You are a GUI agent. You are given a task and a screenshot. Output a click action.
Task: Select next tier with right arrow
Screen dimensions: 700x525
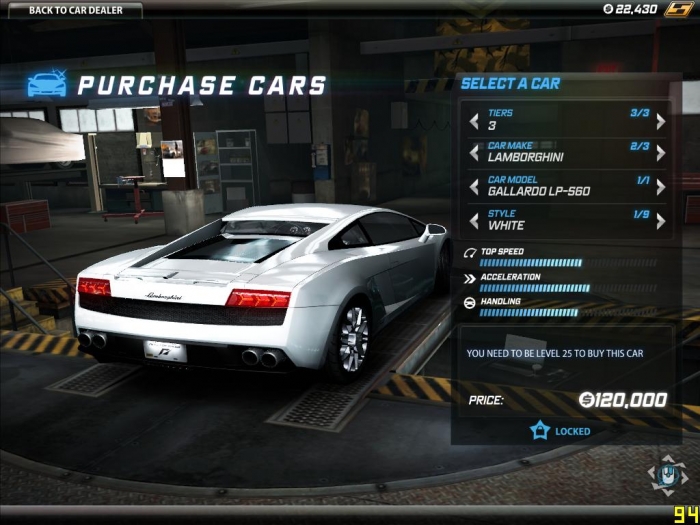pos(660,121)
